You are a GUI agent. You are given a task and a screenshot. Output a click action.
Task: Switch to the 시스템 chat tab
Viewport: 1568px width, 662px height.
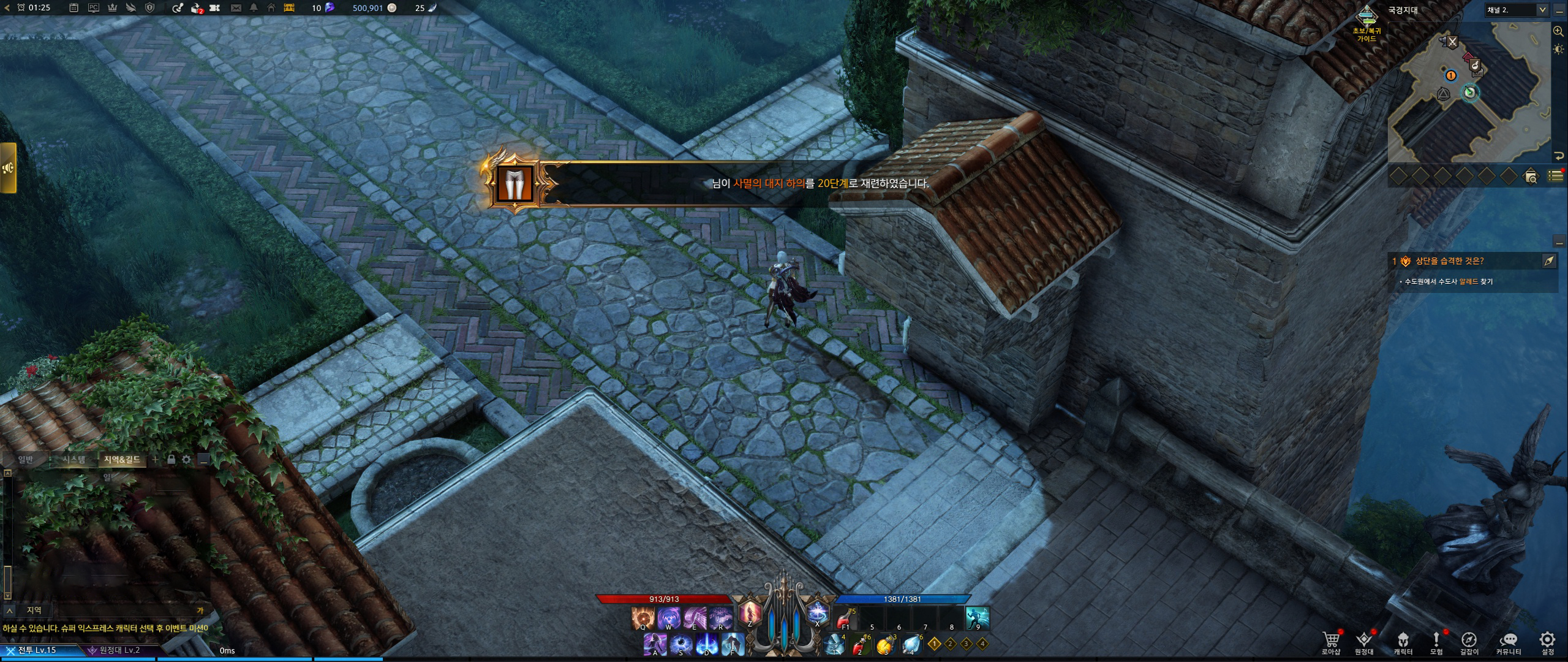click(73, 459)
